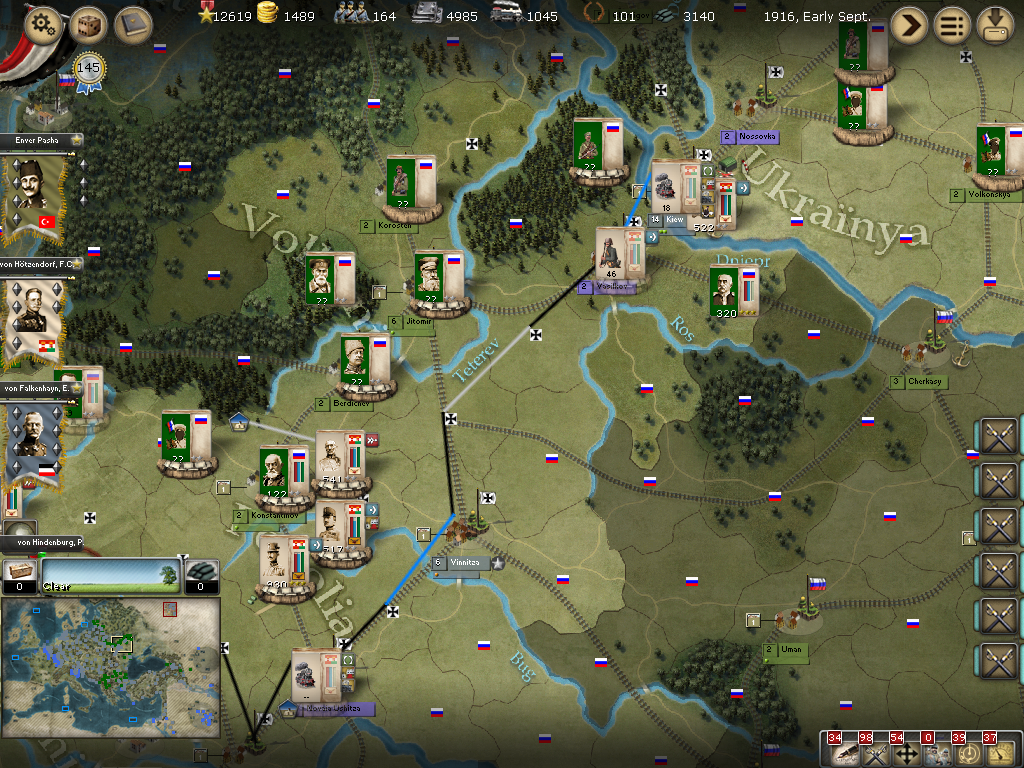This screenshot has height=768, width=1024.
Task: Click the save game tray button
Action: click(995, 25)
